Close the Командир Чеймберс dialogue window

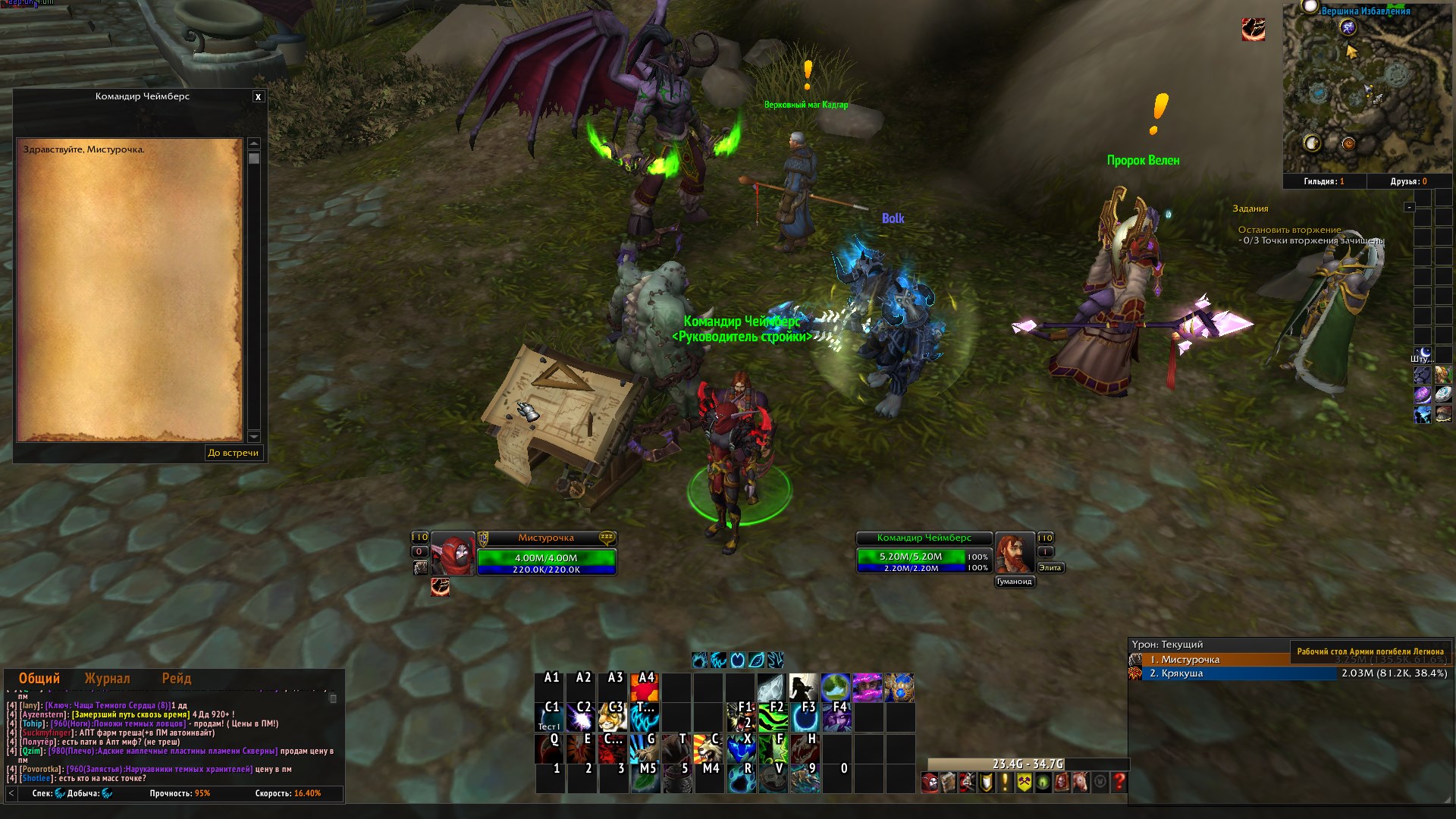[x=258, y=97]
